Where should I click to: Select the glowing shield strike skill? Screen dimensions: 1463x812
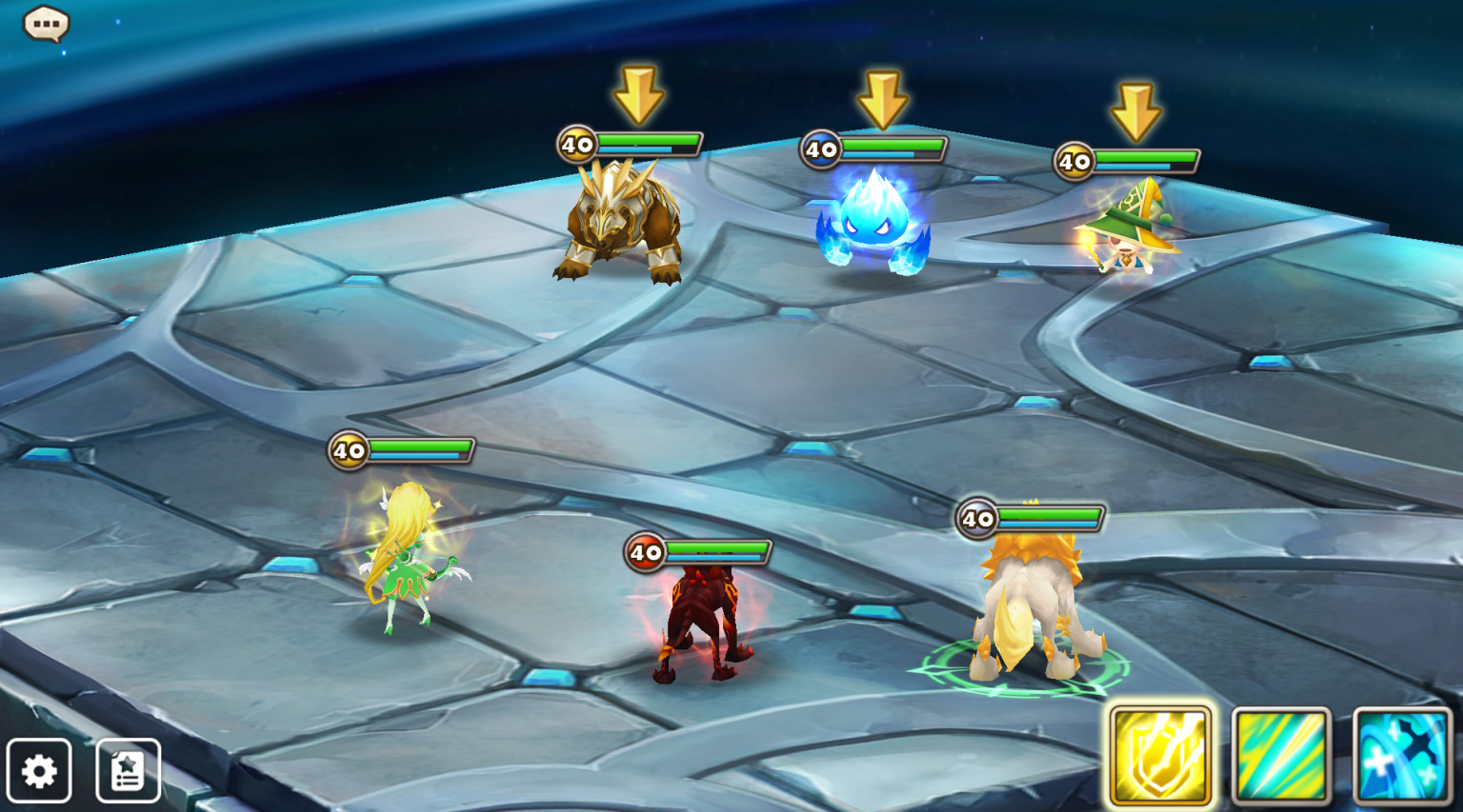[x=1159, y=753]
